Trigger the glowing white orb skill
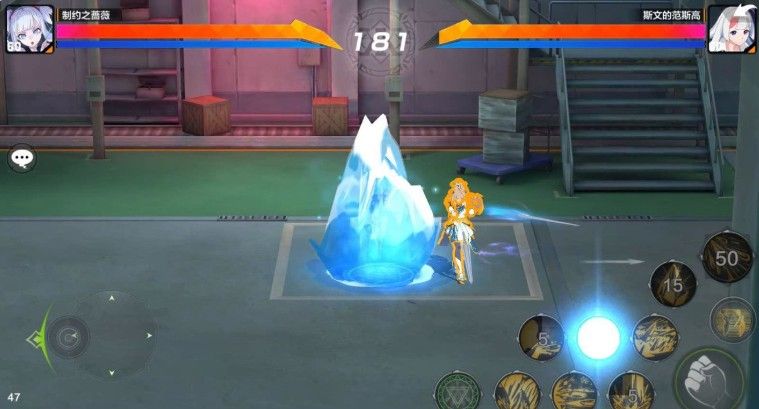Image resolution: width=759 pixels, height=409 pixels. tap(598, 337)
